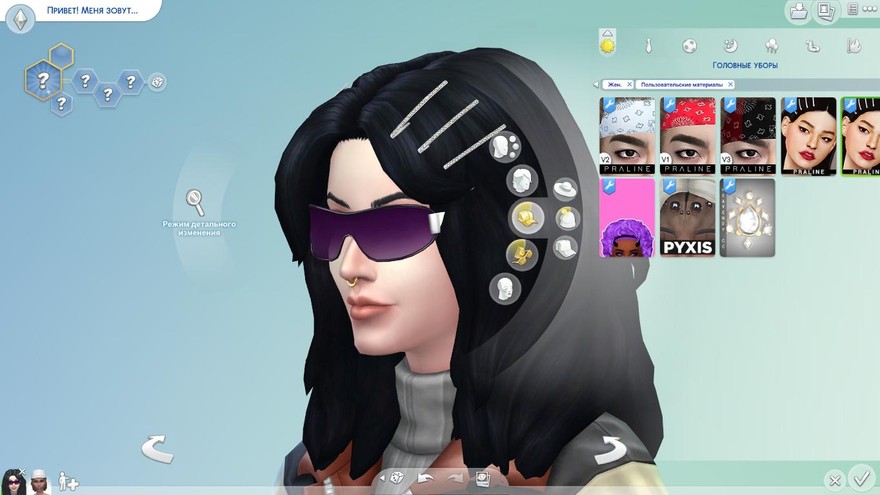The image size is (880, 495).
Task: Select the crystal jewel headpiece thumbnail
Action: coord(747,217)
